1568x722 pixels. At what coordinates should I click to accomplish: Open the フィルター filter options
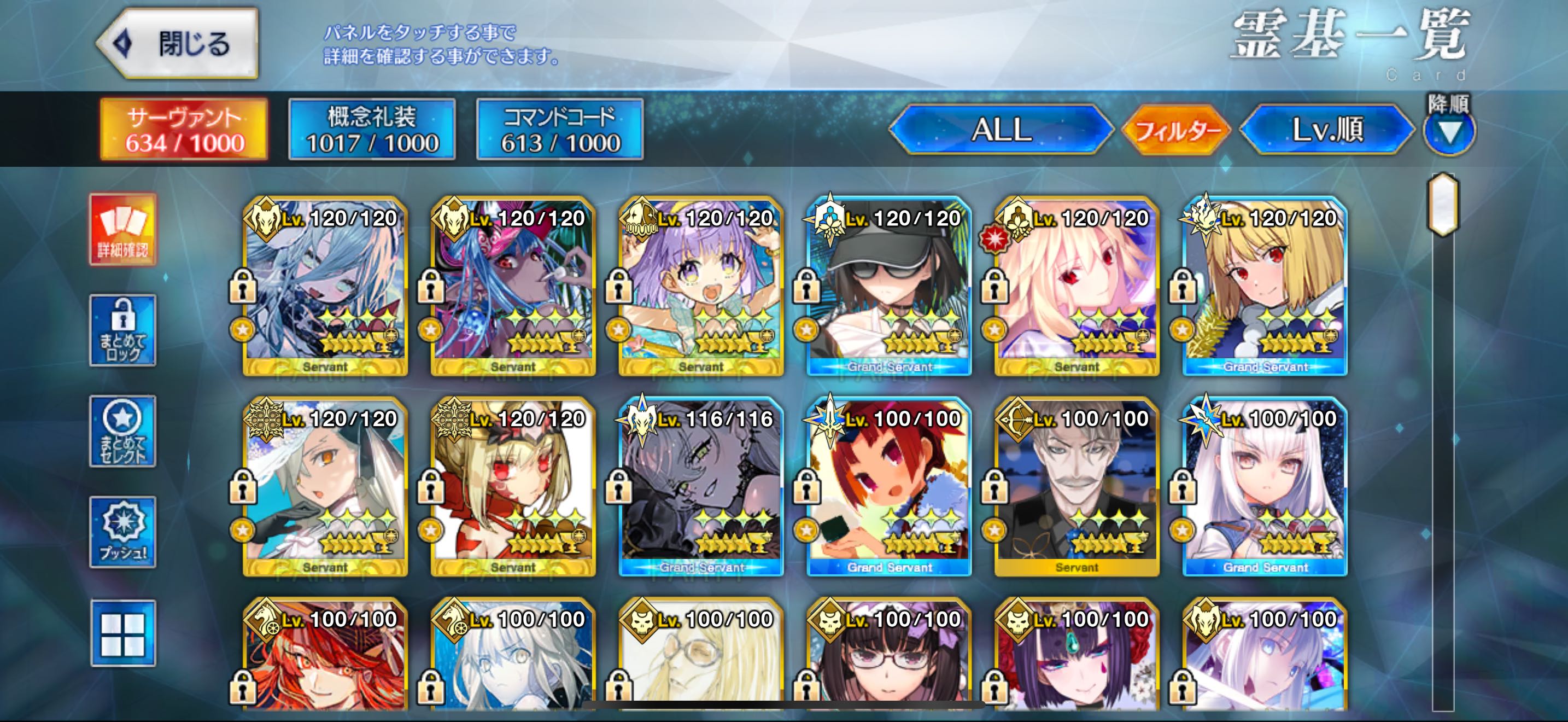coord(1176,130)
